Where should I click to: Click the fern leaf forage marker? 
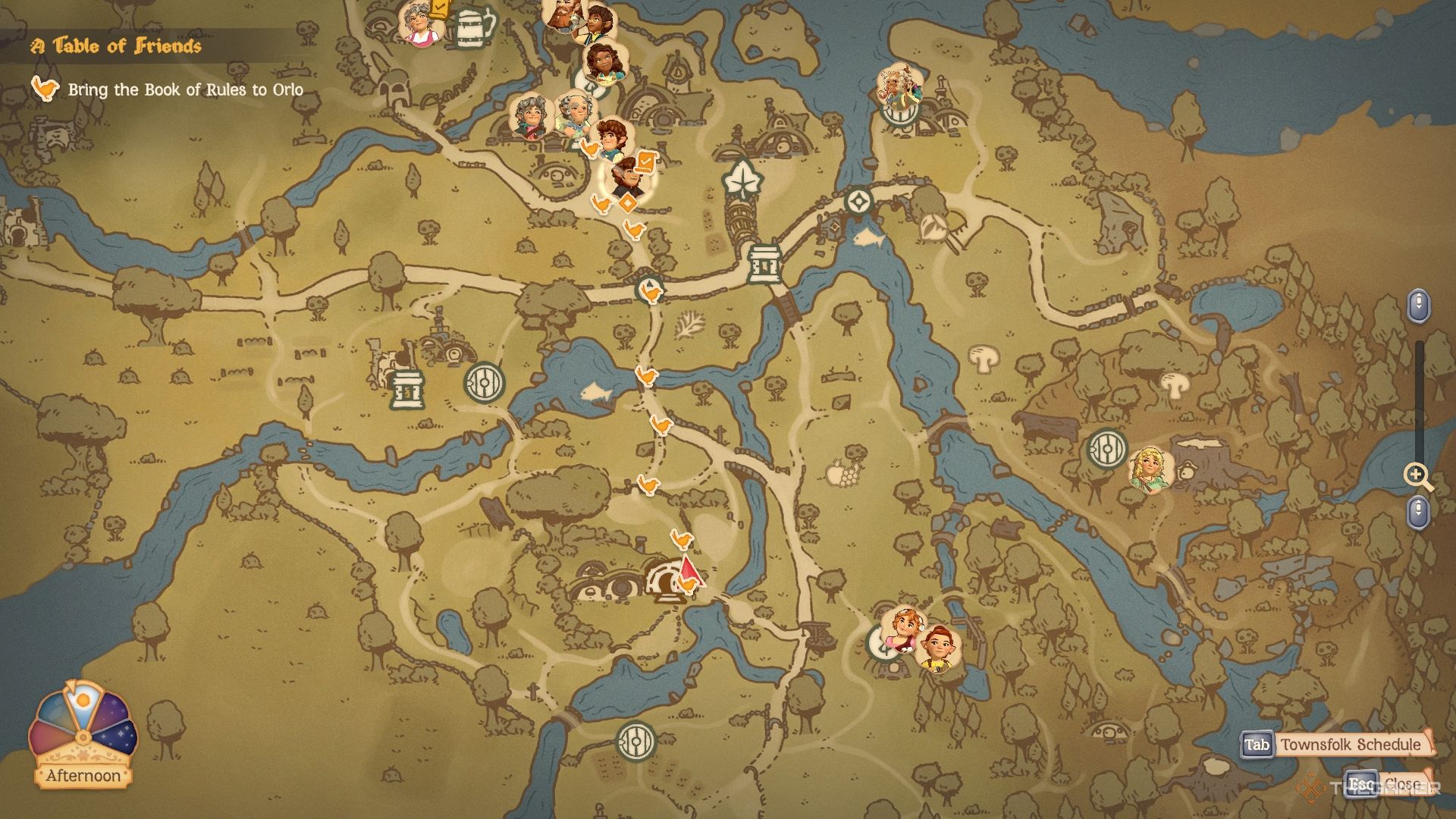tap(689, 325)
